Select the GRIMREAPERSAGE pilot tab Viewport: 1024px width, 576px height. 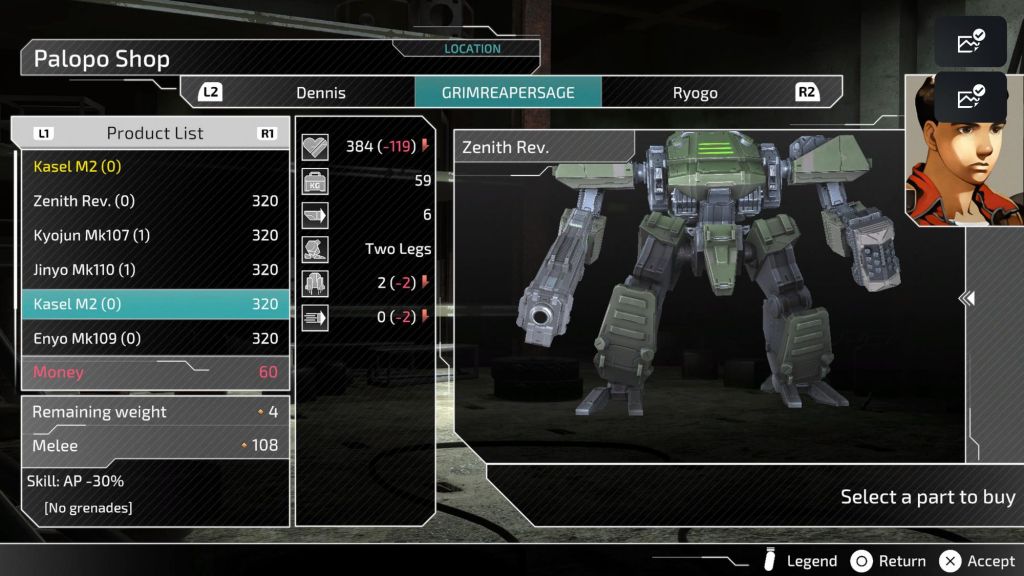[x=508, y=93]
